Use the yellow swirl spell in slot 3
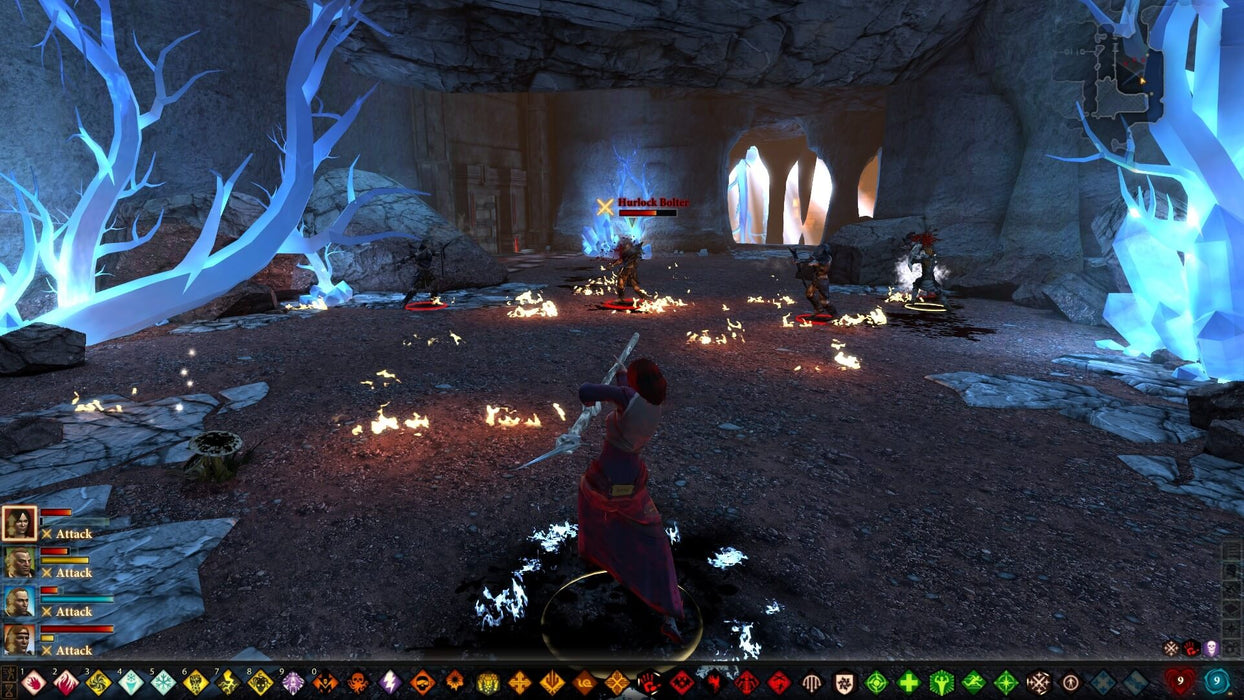 [x=98, y=683]
